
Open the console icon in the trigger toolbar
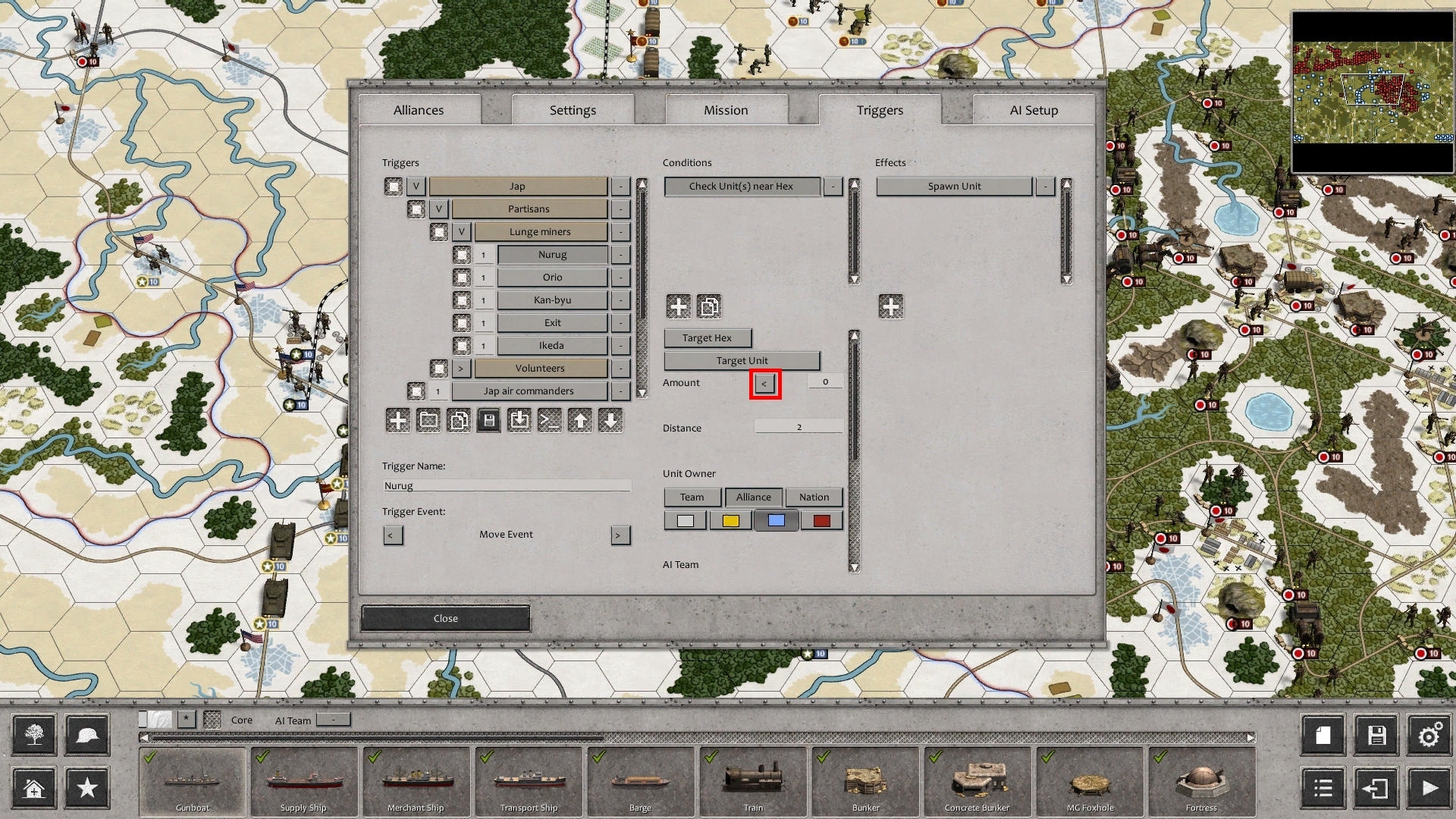(x=550, y=420)
